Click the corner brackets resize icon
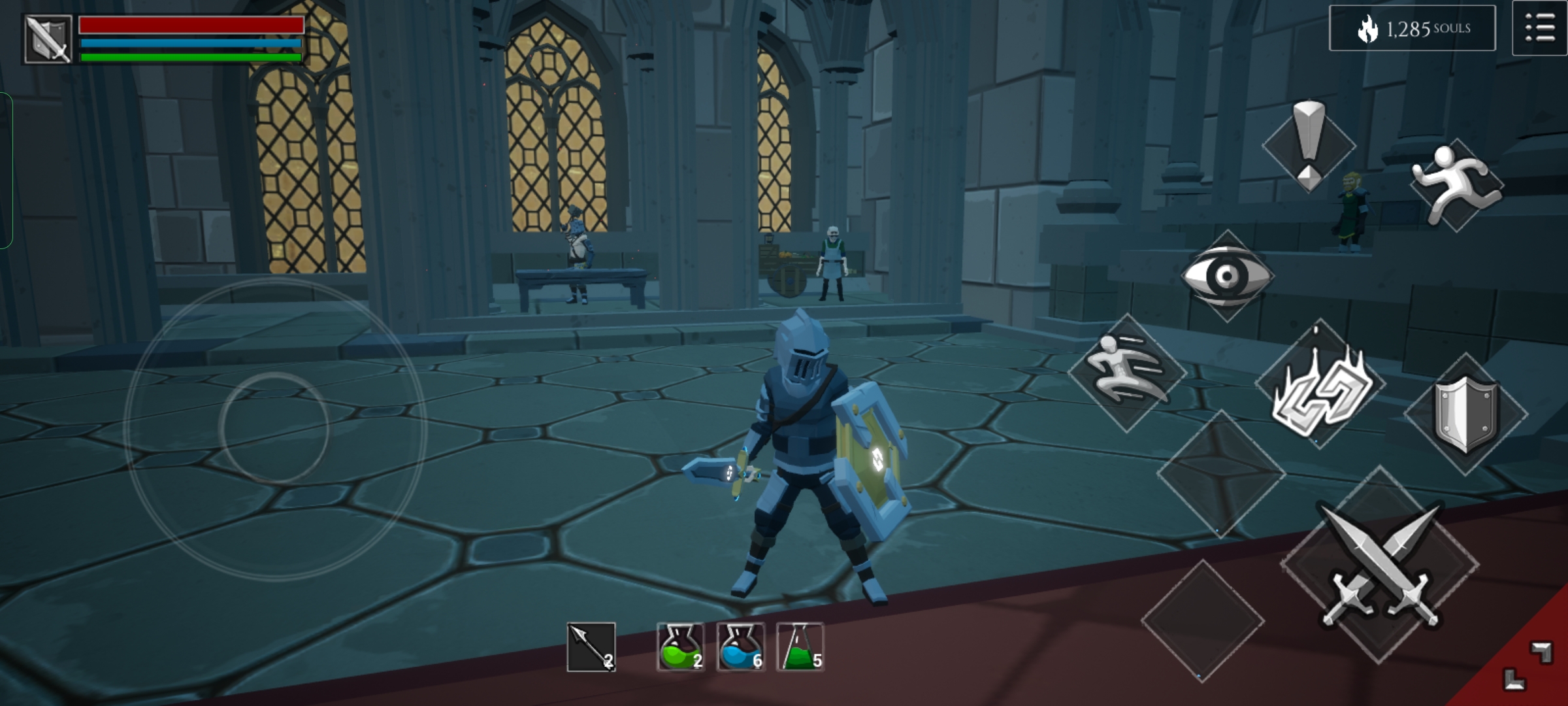The width and height of the screenshot is (1568, 706). click(x=1527, y=667)
